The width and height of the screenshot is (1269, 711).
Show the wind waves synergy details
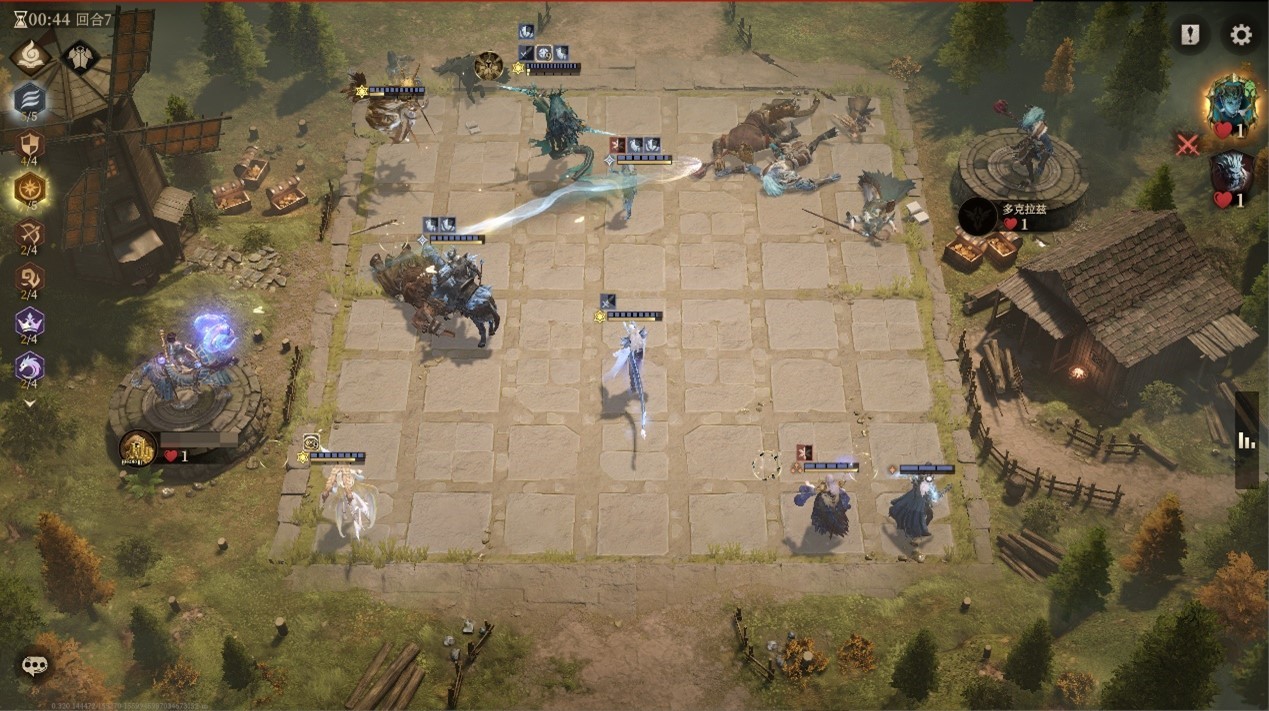click(29, 99)
